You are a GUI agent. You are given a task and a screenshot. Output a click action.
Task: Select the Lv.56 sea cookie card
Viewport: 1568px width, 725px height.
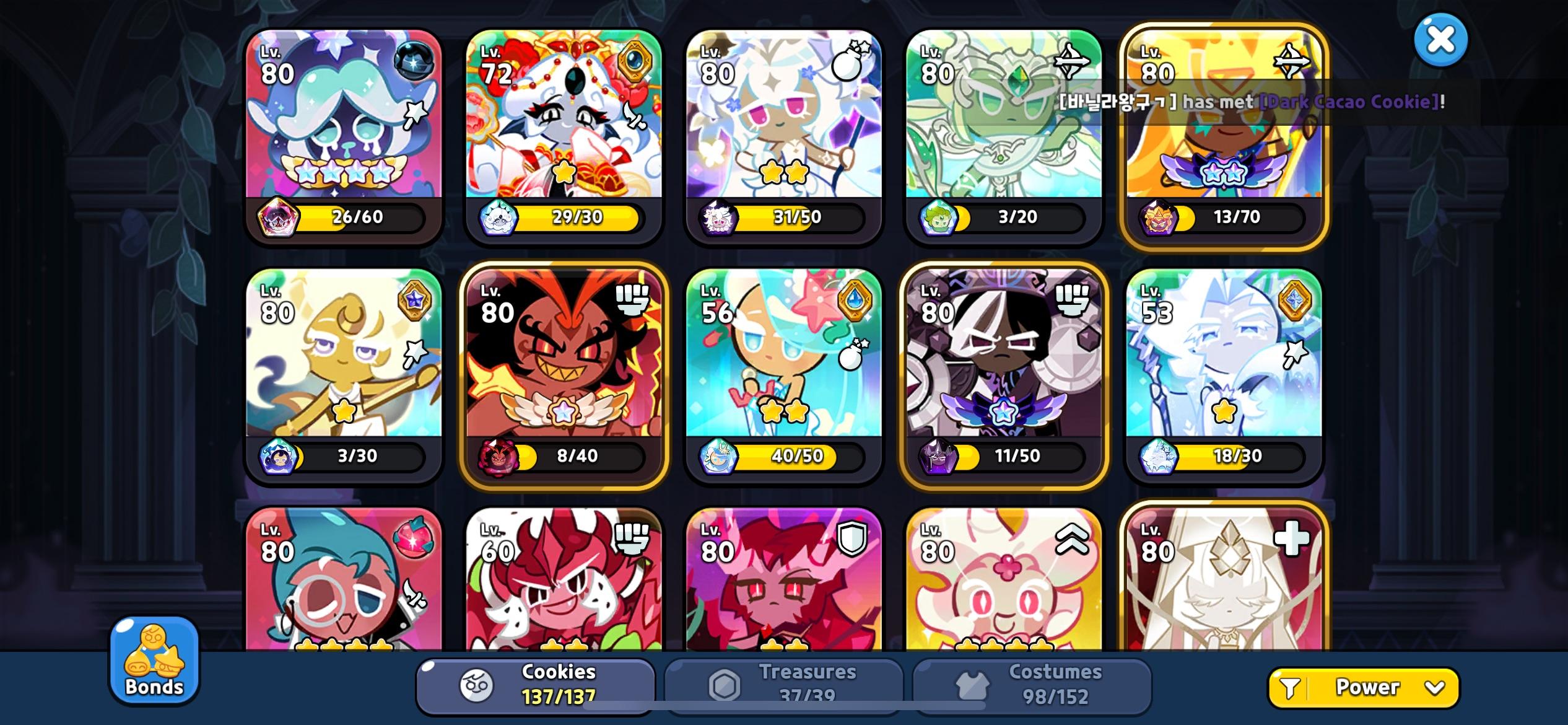[x=783, y=372]
